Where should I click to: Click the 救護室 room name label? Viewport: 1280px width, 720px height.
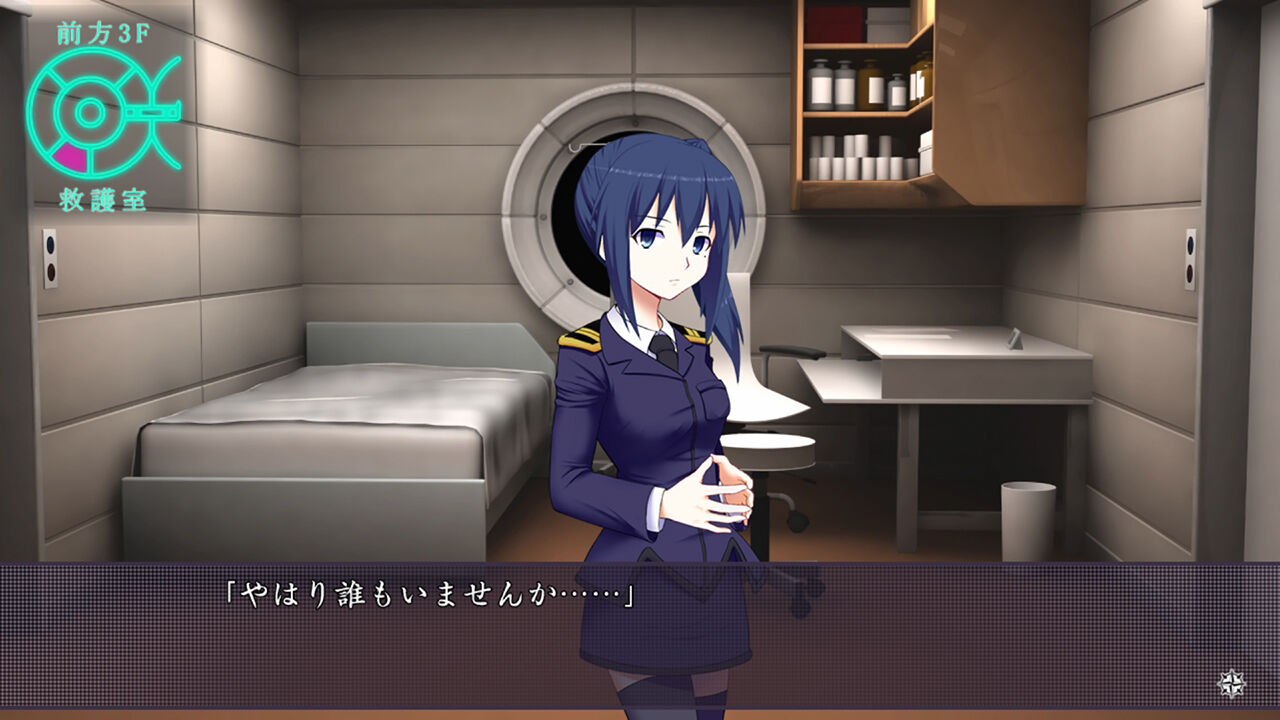tap(100, 198)
